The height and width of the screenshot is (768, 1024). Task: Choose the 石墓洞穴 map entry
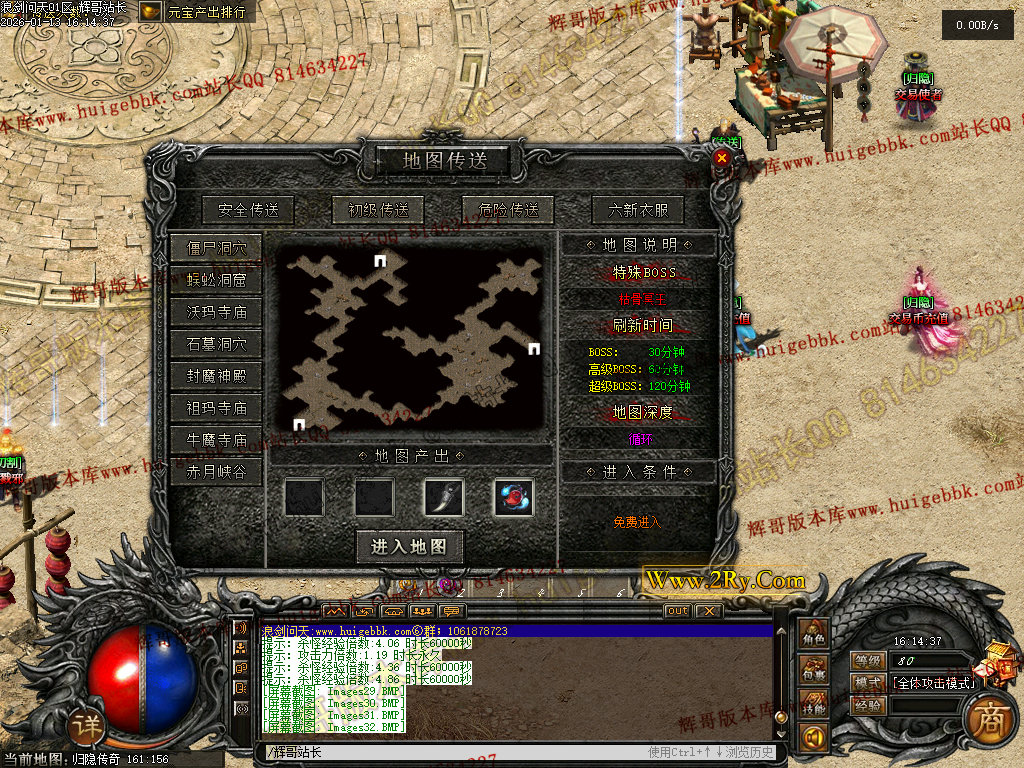tap(216, 344)
